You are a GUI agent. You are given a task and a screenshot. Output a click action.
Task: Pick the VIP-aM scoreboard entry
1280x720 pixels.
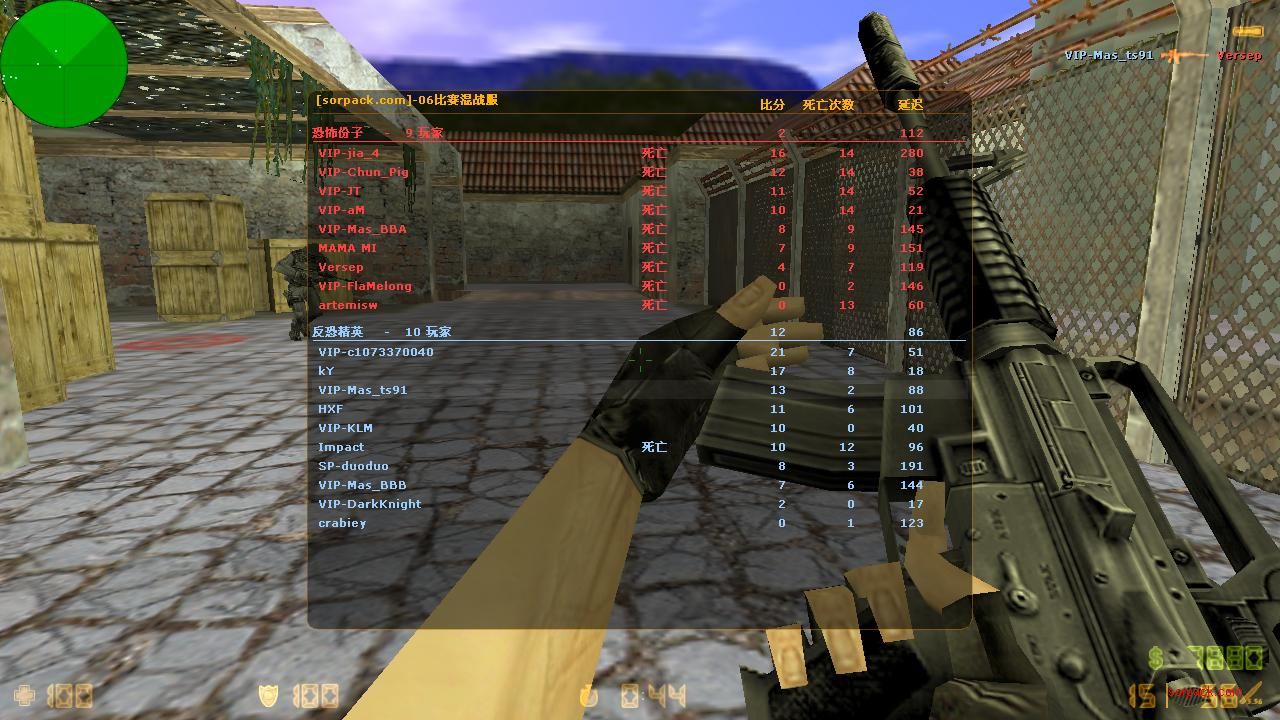pos(341,210)
